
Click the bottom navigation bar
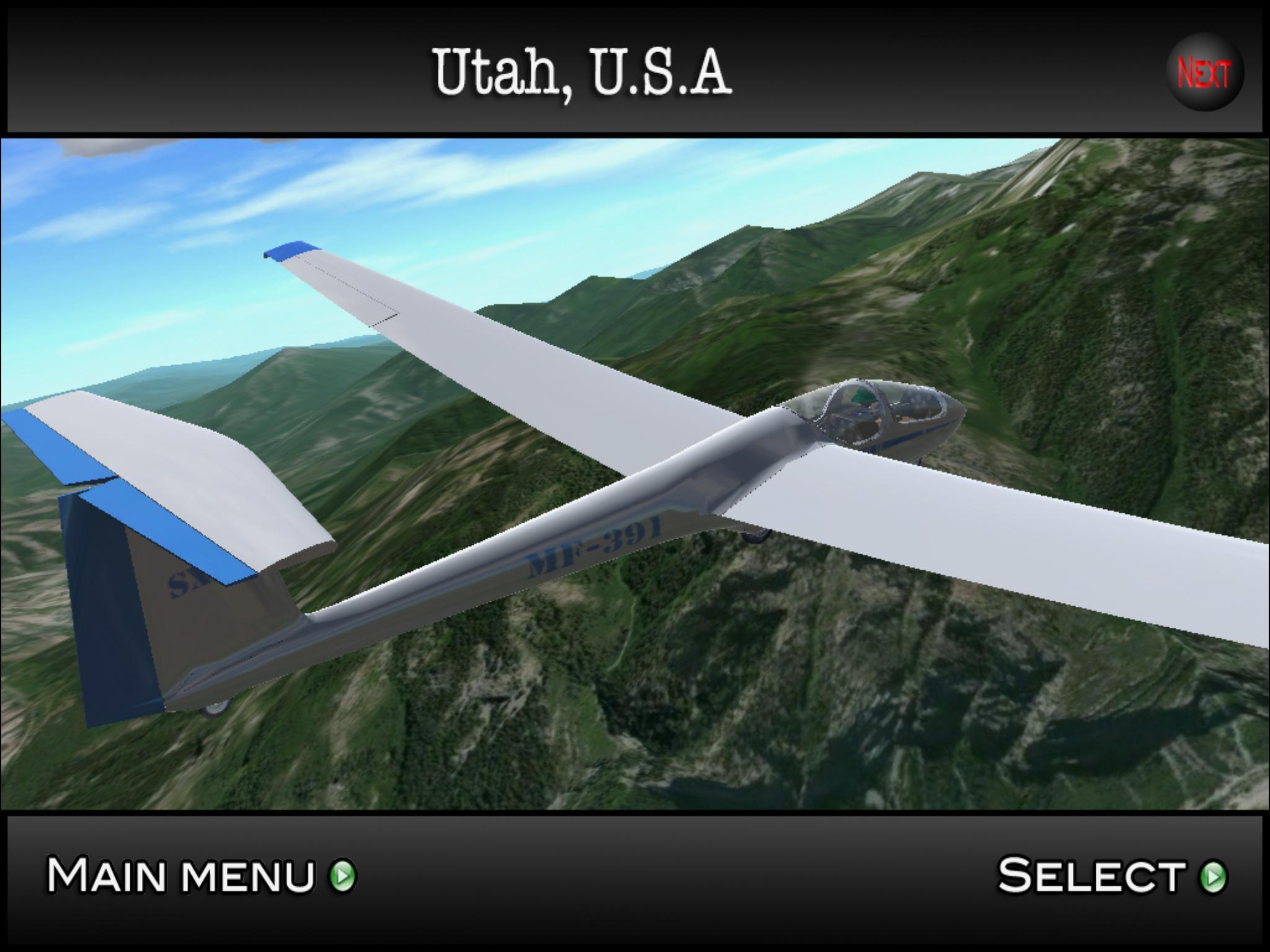click(682, 878)
